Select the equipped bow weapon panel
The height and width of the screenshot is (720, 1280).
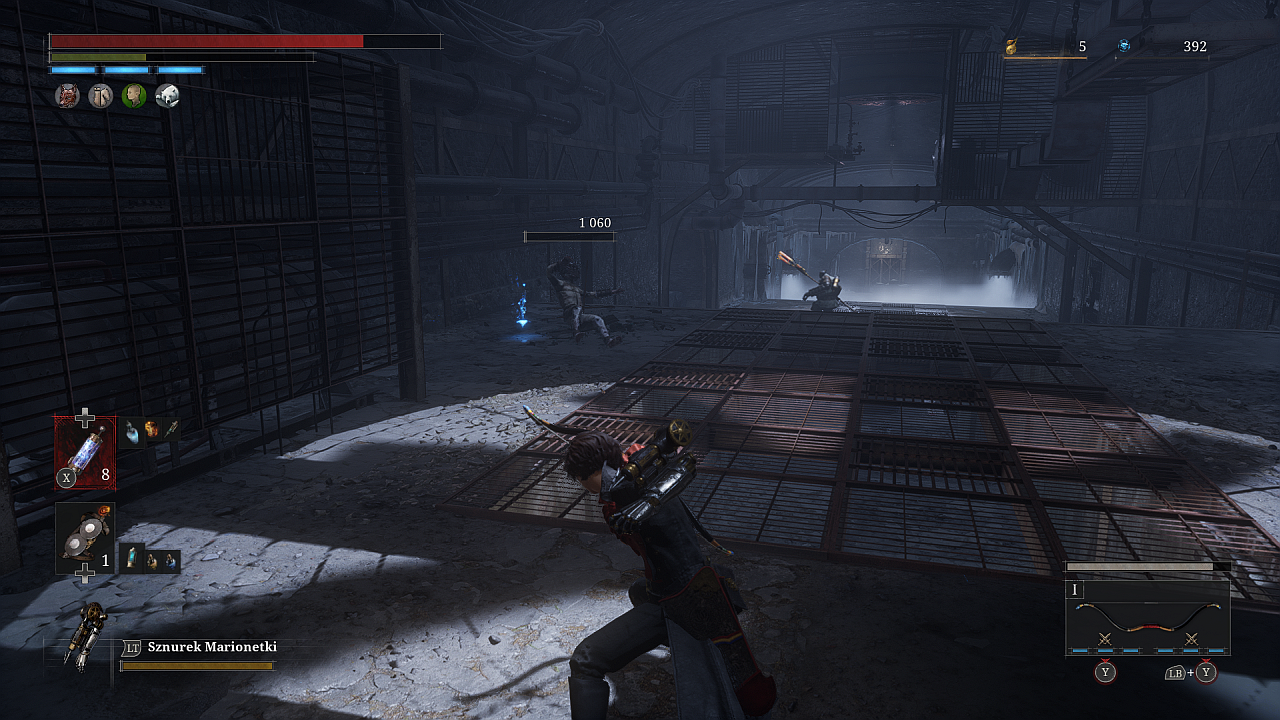[x=1147, y=616]
